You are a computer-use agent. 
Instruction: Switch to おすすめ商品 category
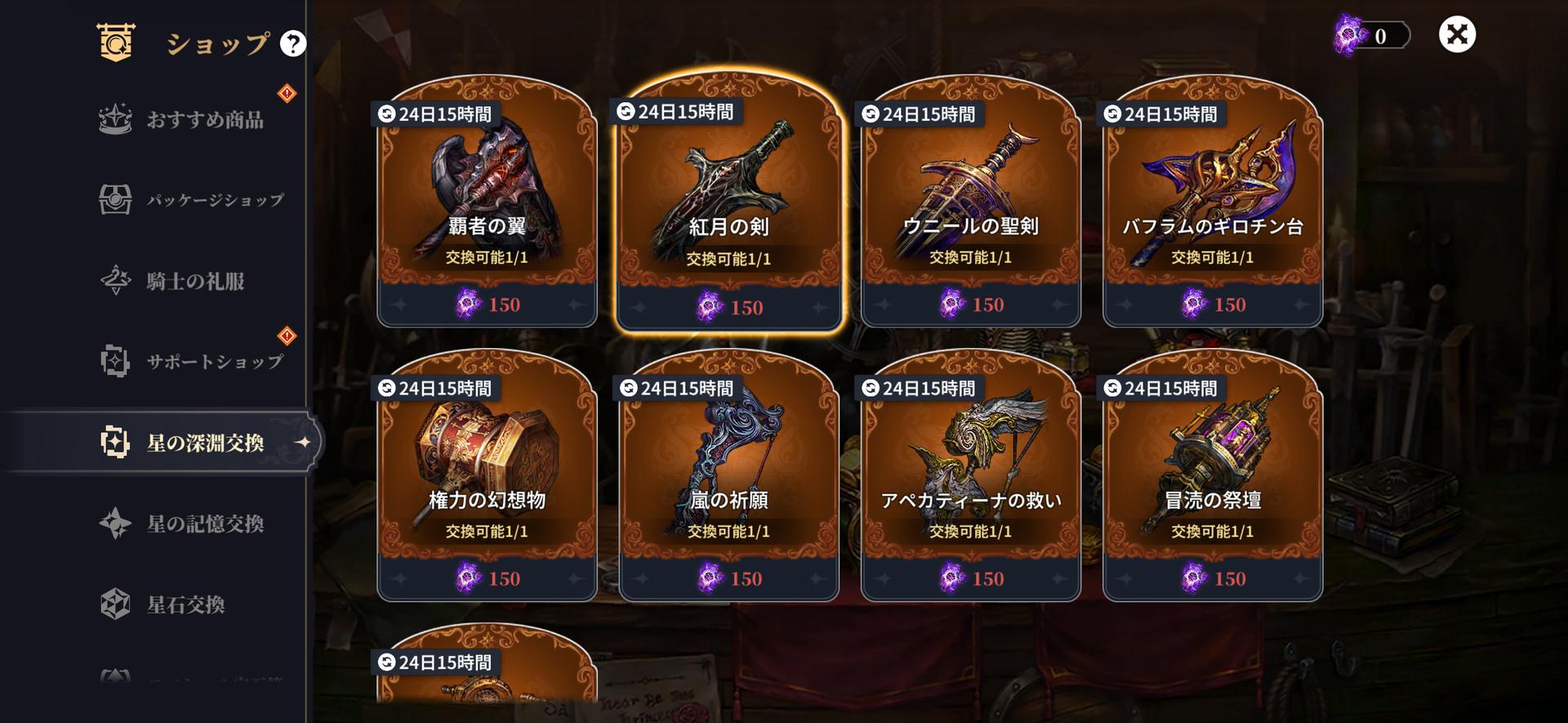(204, 120)
